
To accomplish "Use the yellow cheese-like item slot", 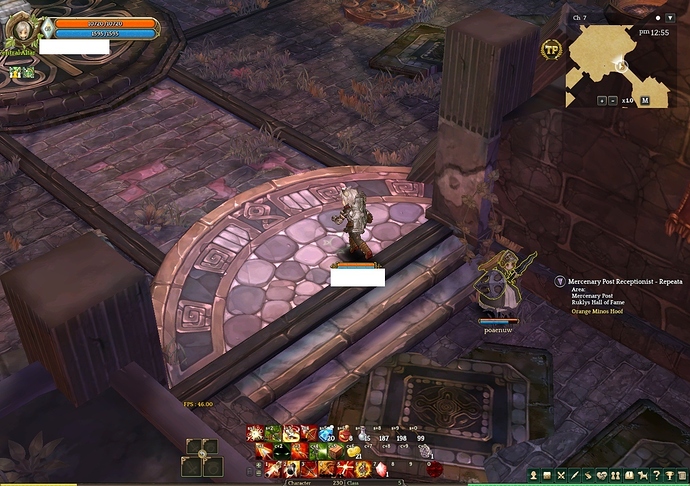I will point(353,451).
